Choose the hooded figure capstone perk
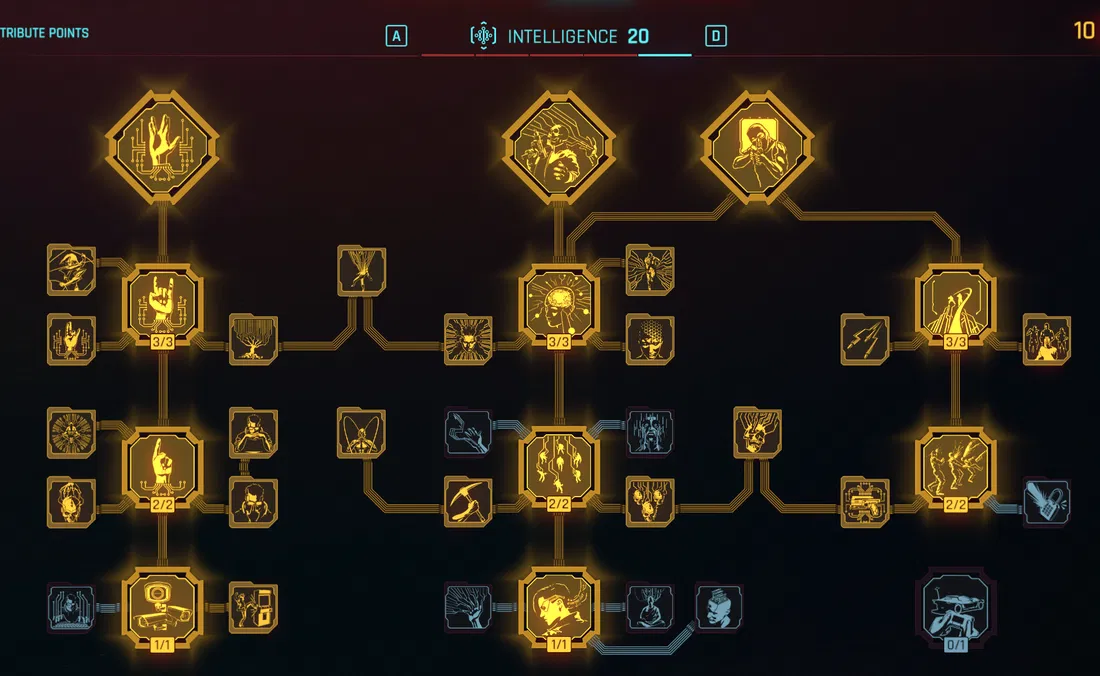 click(x=757, y=148)
